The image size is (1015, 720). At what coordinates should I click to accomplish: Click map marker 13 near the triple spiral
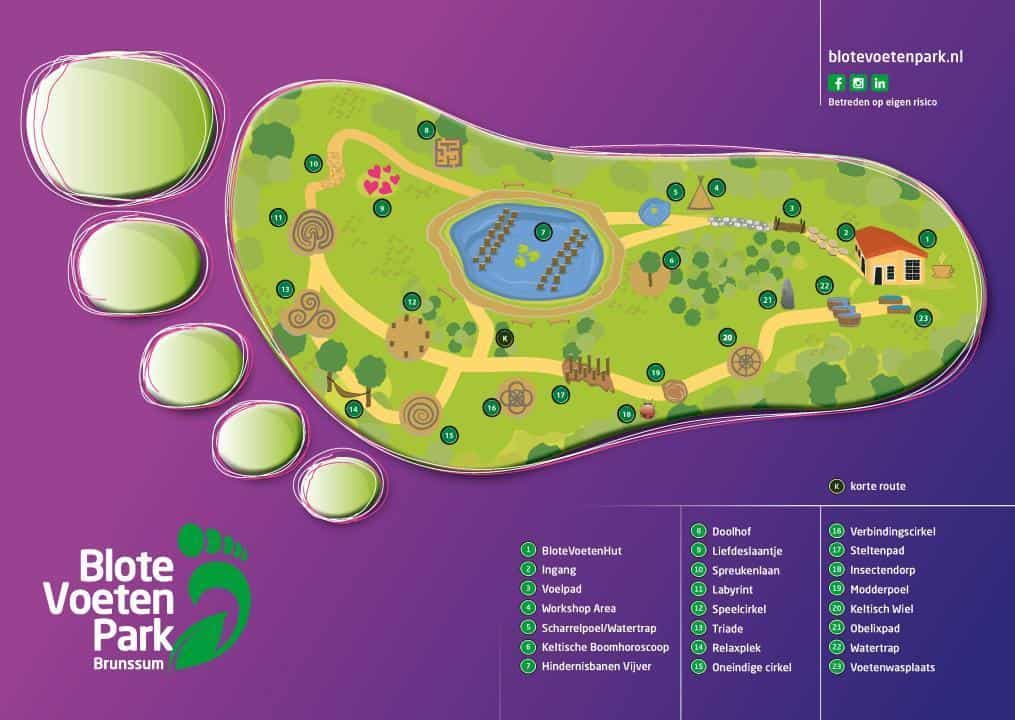pos(285,289)
